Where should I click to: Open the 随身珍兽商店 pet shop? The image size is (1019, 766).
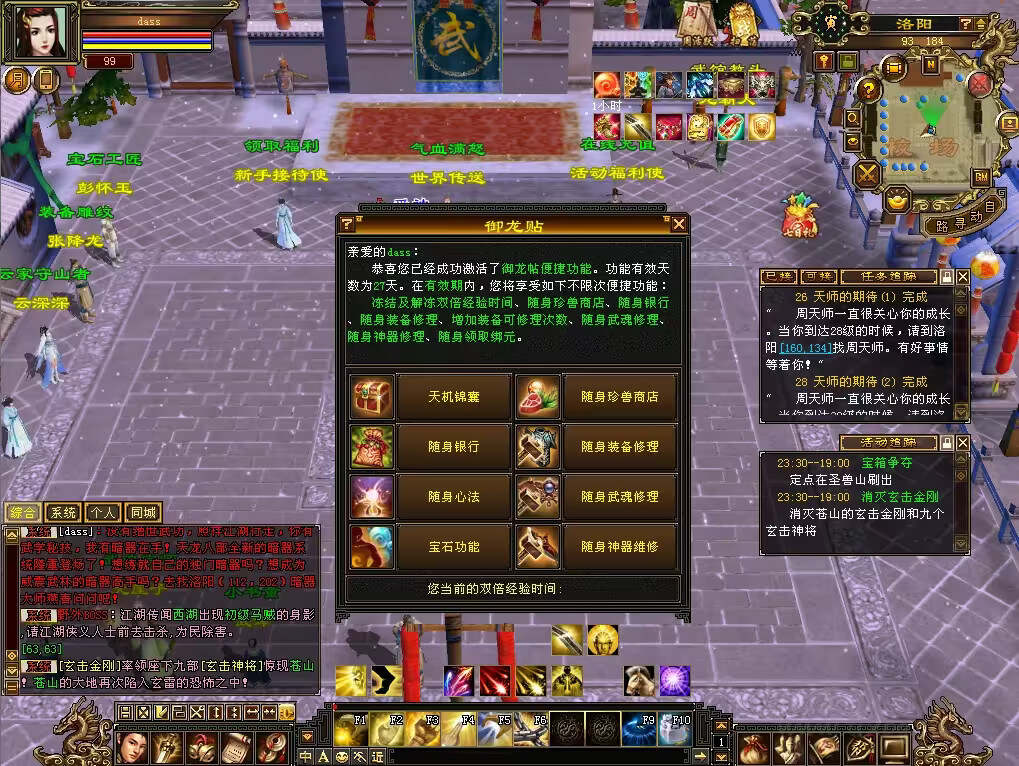(619, 397)
